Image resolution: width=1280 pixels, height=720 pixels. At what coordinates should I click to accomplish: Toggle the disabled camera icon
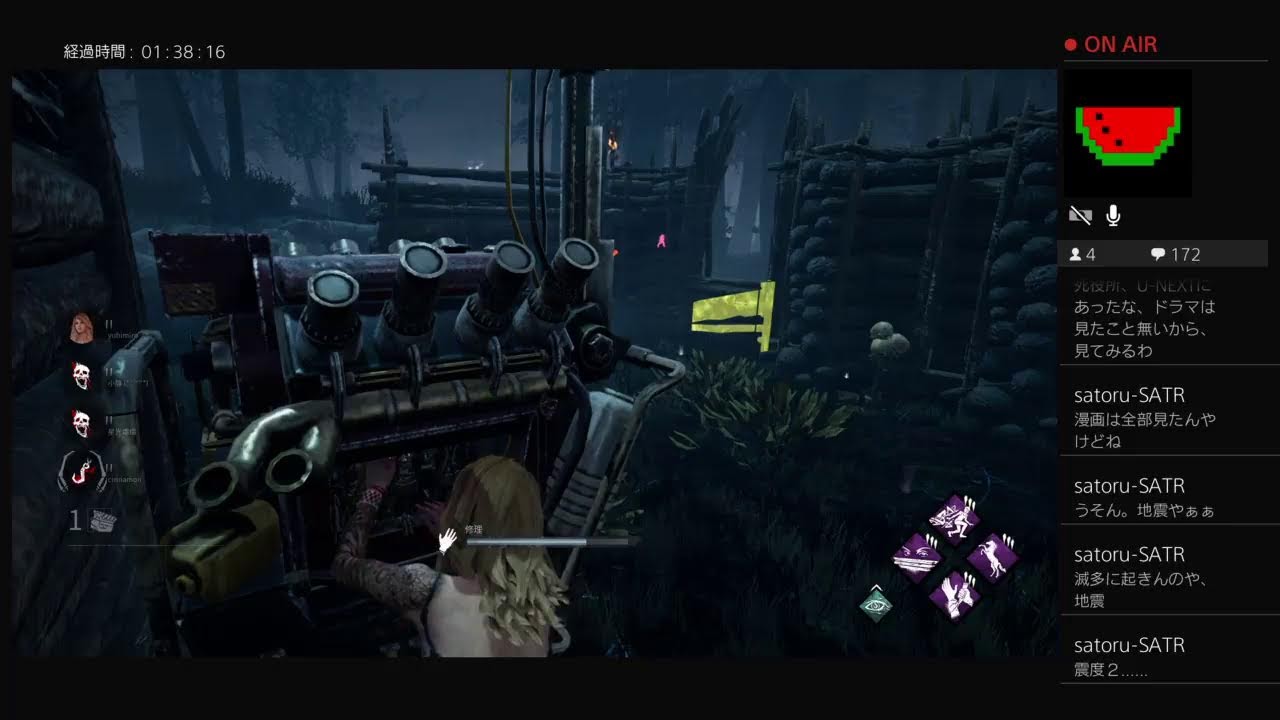tap(1080, 216)
